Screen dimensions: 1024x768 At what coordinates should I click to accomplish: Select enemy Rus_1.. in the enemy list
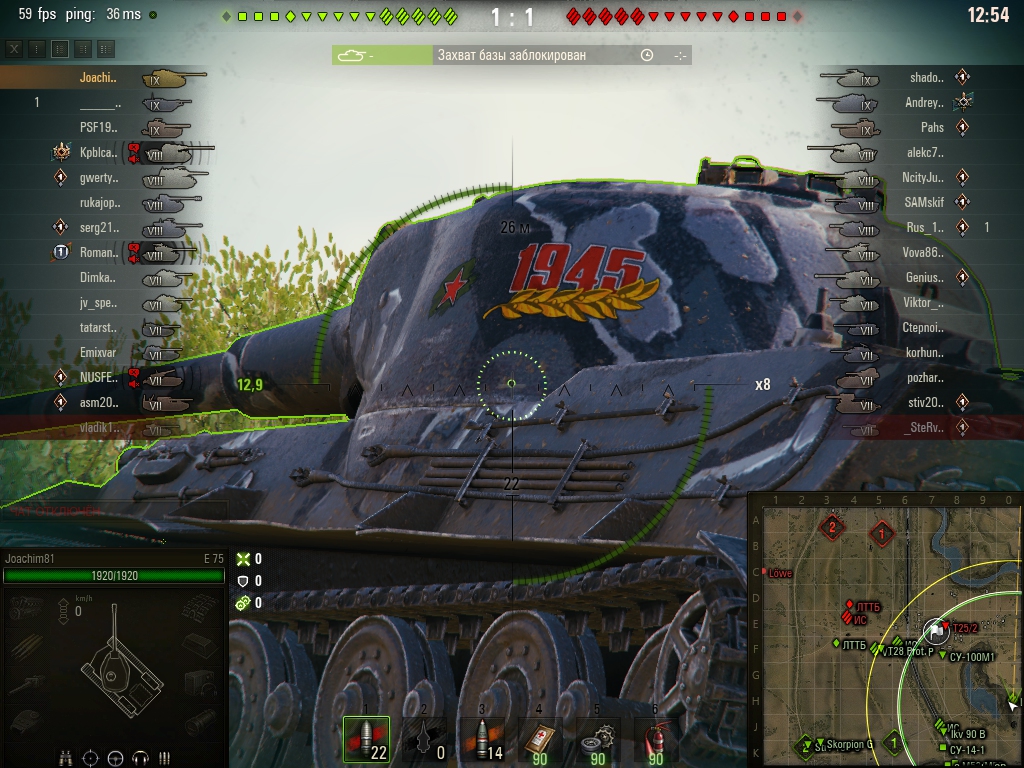pos(924,227)
